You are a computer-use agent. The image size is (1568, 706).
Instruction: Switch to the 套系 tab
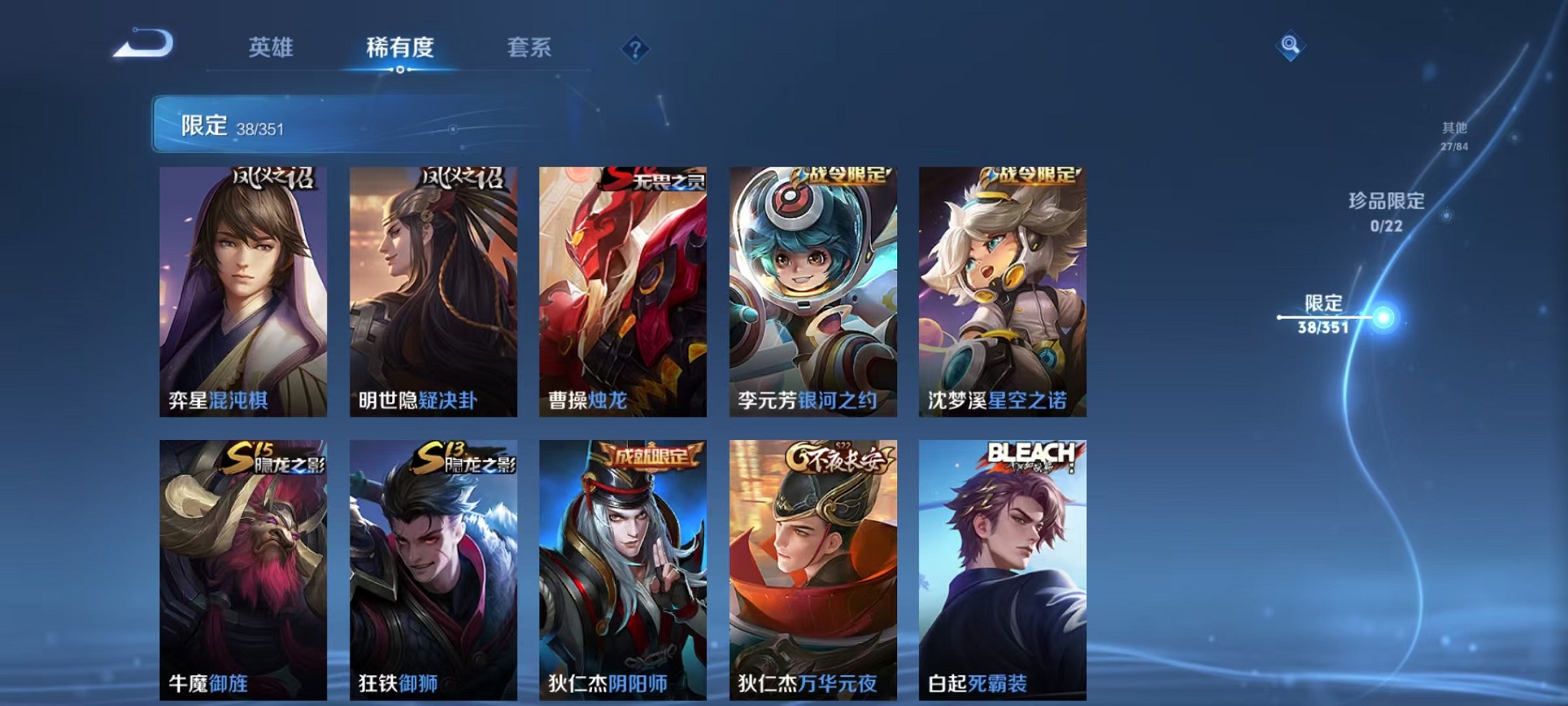tap(529, 48)
